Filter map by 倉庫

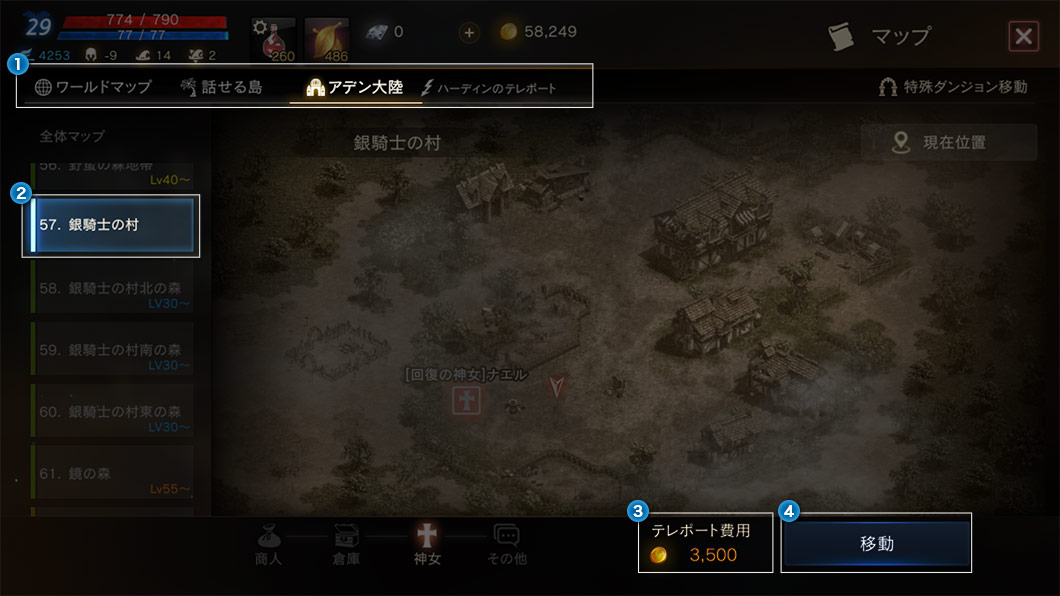tap(346, 543)
